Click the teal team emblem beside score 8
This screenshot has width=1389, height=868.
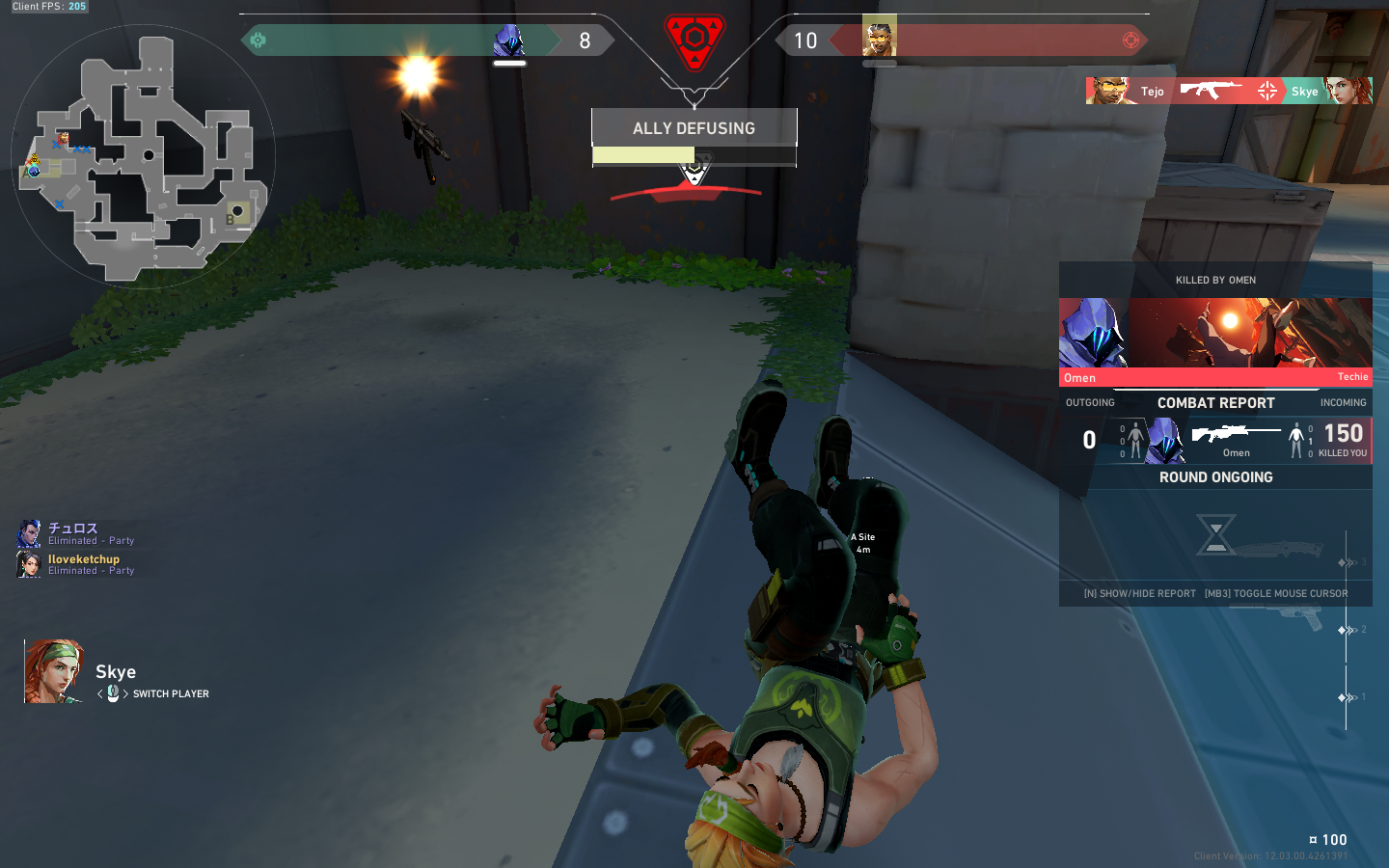click(x=256, y=41)
